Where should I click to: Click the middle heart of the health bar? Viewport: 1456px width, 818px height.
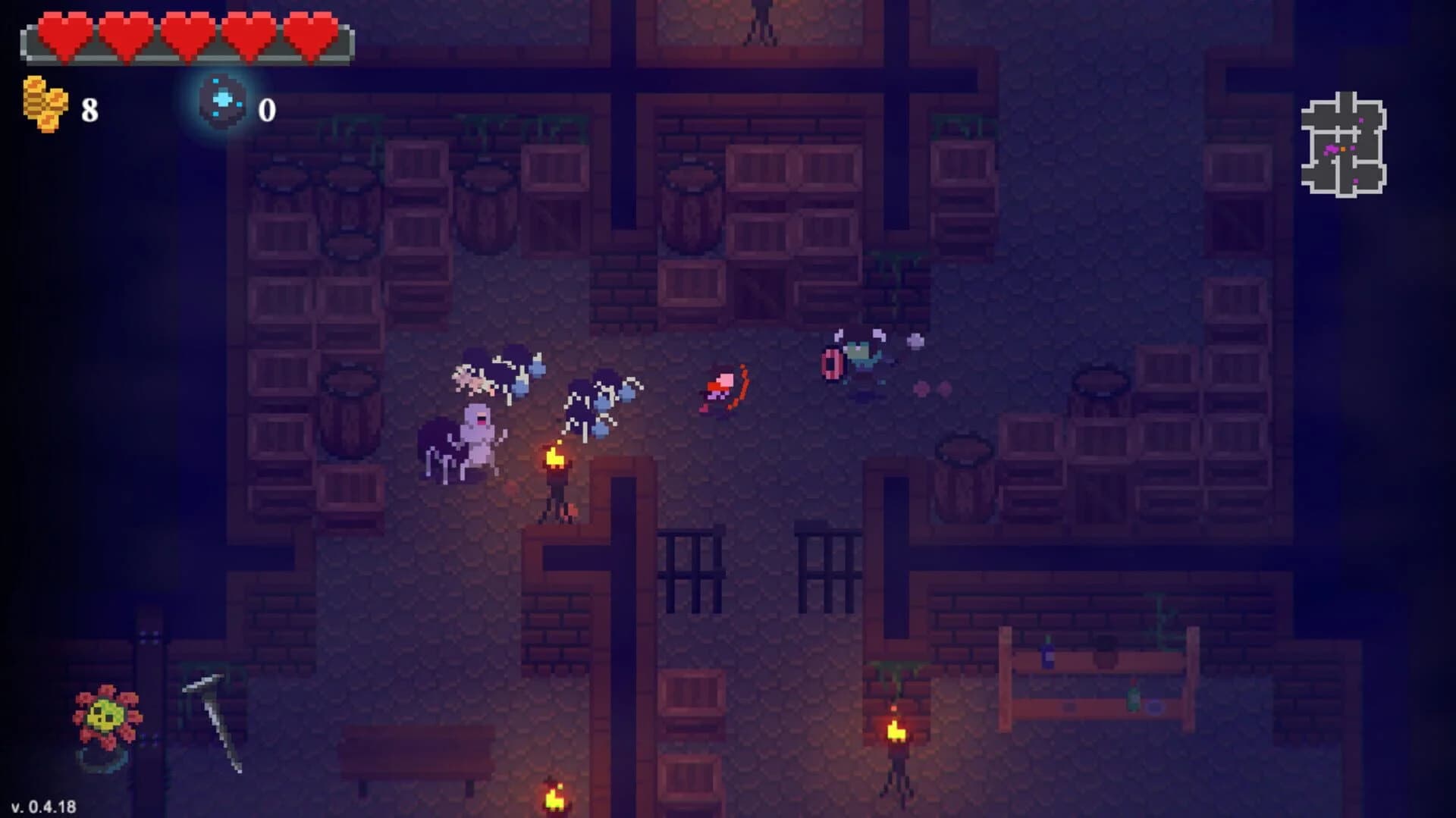[x=186, y=34]
